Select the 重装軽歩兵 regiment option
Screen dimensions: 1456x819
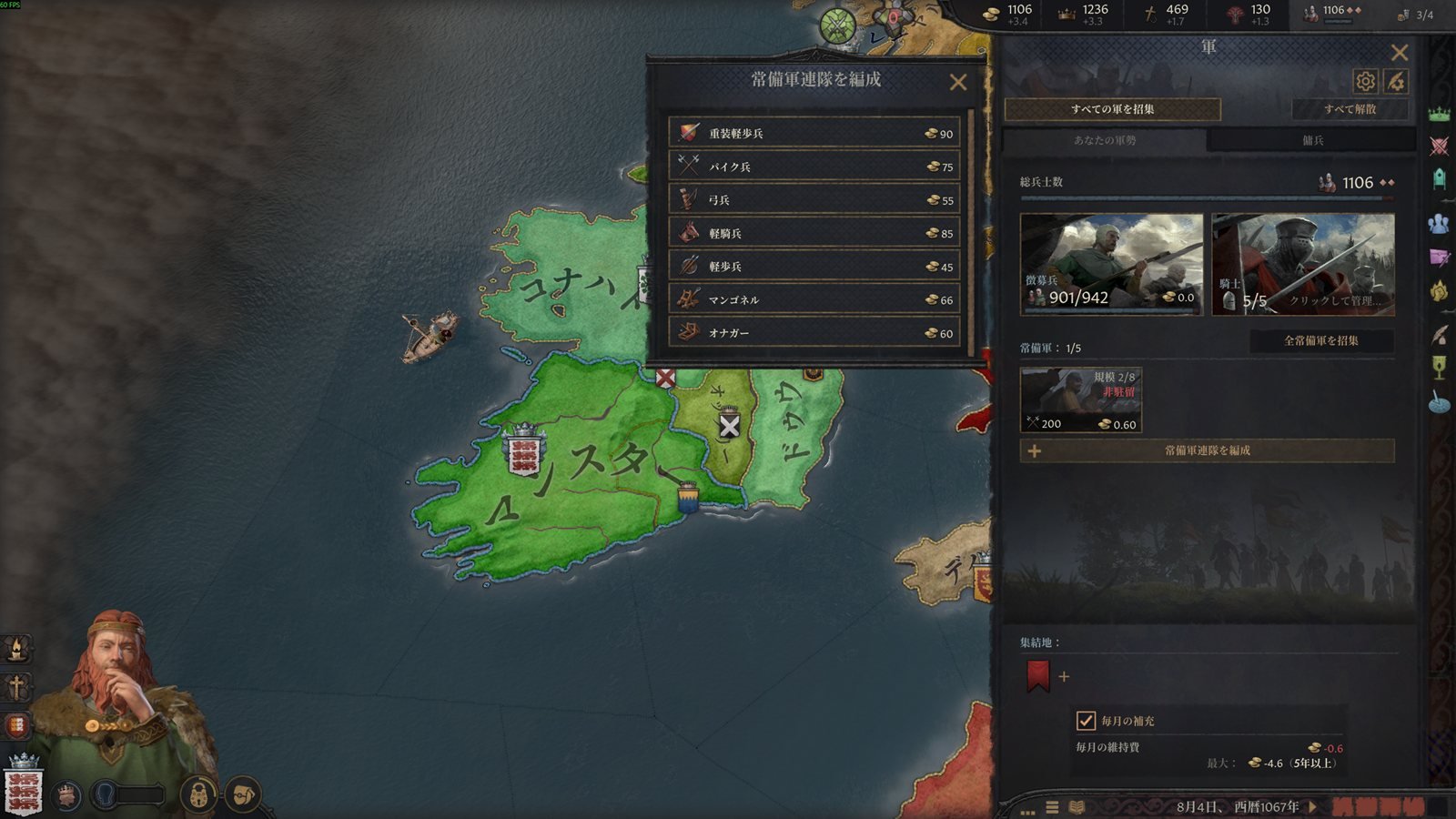coord(814,133)
